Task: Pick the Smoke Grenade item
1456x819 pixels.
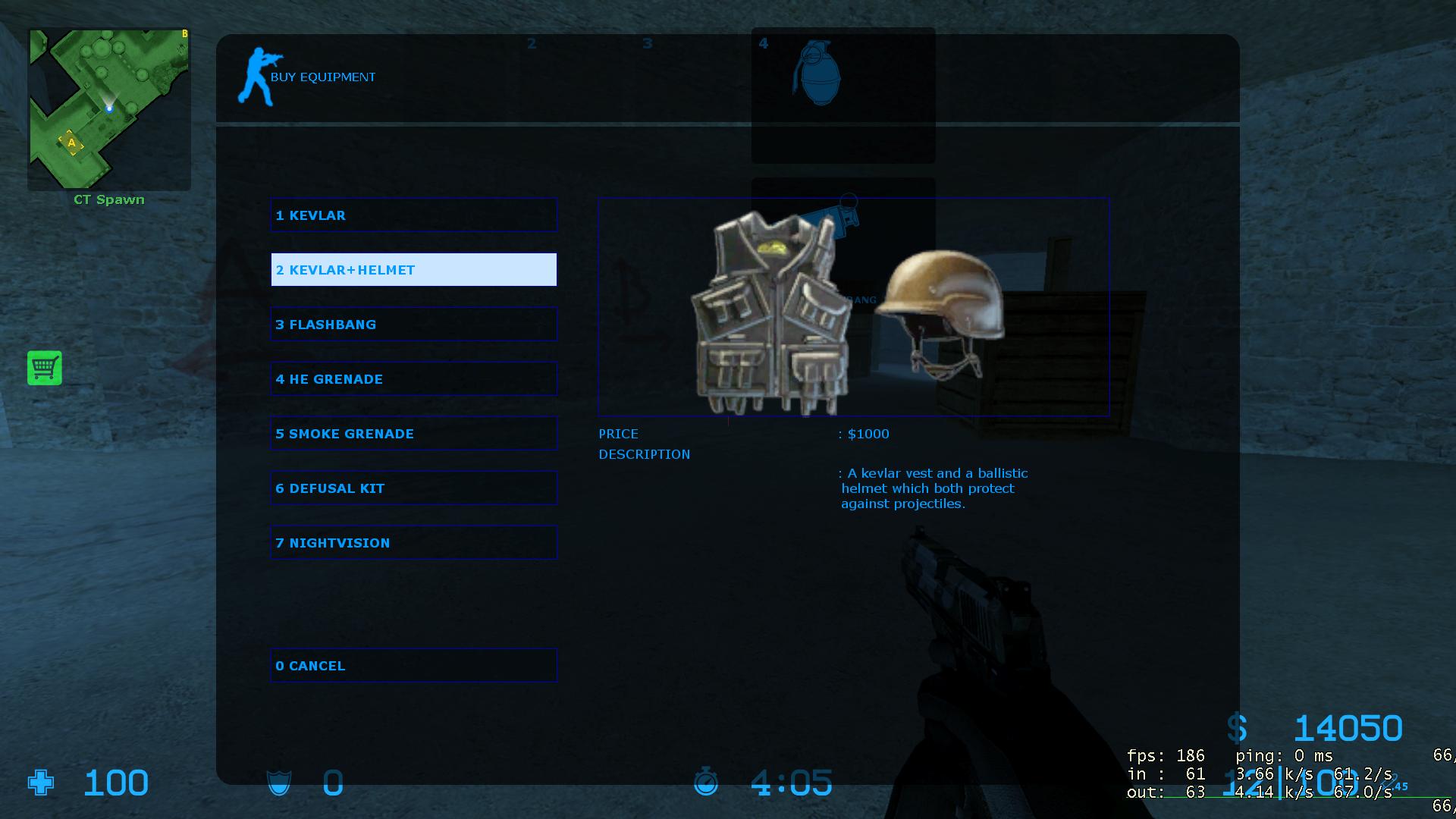Action: [x=413, y=434]
